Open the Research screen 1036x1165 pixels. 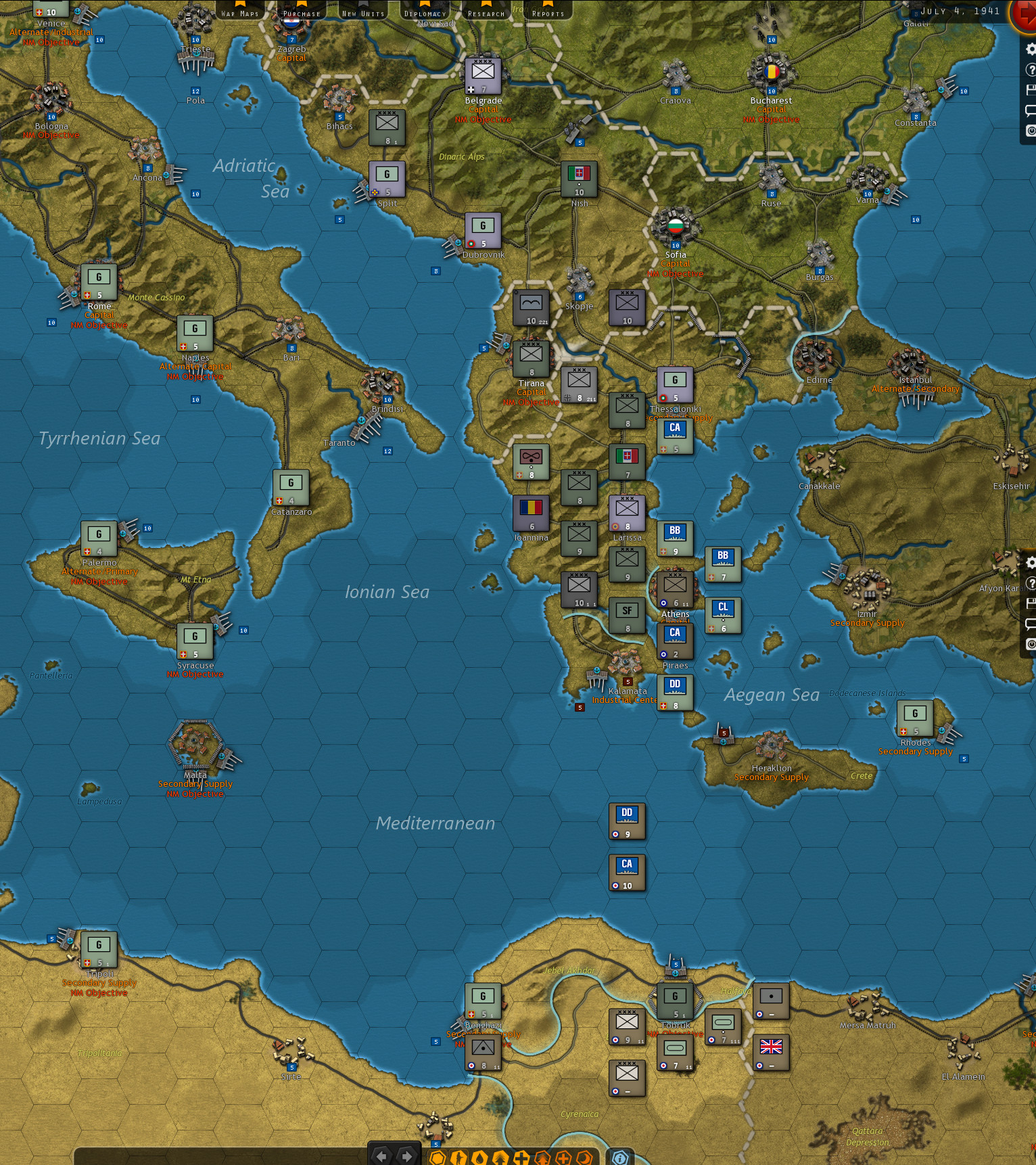click(485, 12)
